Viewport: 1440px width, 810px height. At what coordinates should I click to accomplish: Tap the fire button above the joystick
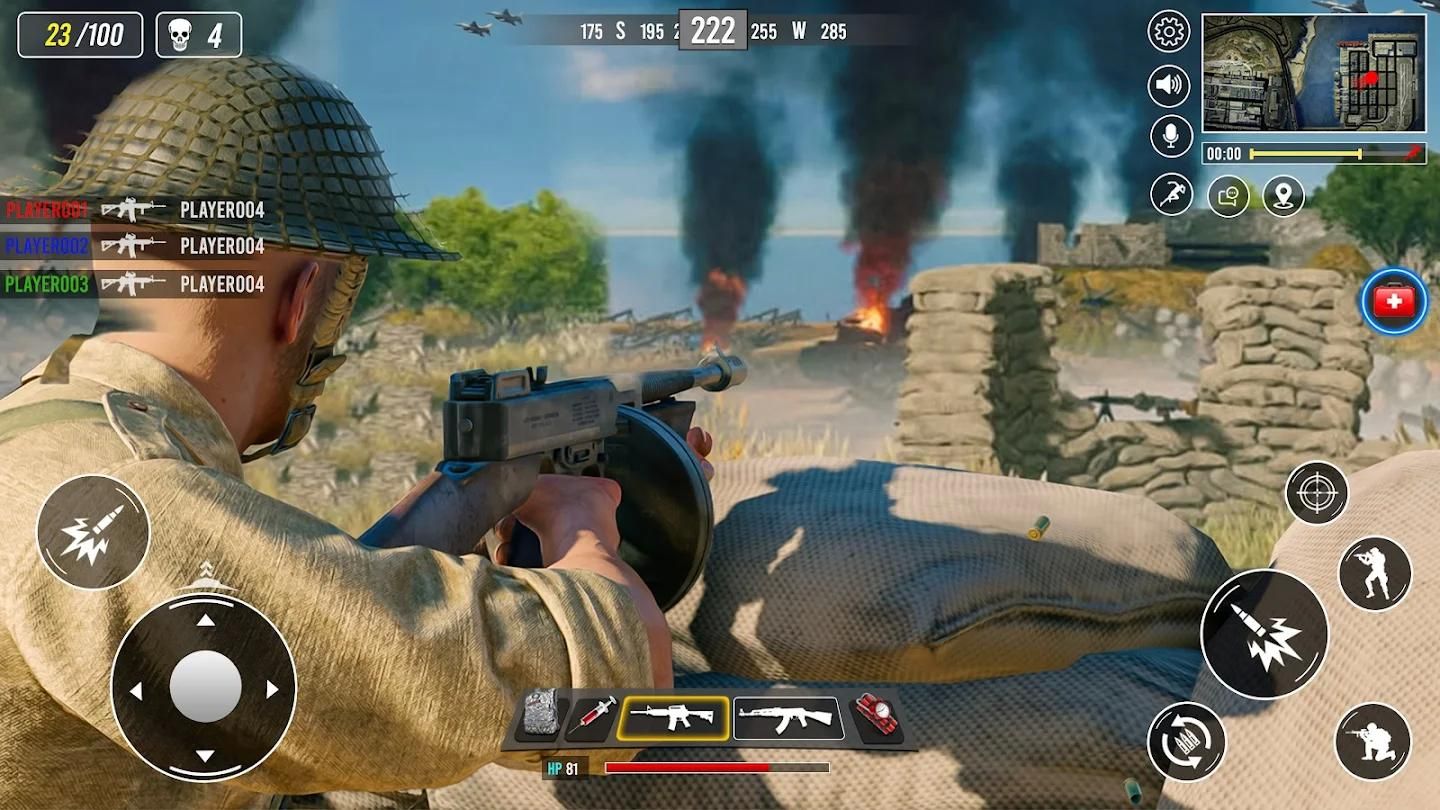click(93, 532)
